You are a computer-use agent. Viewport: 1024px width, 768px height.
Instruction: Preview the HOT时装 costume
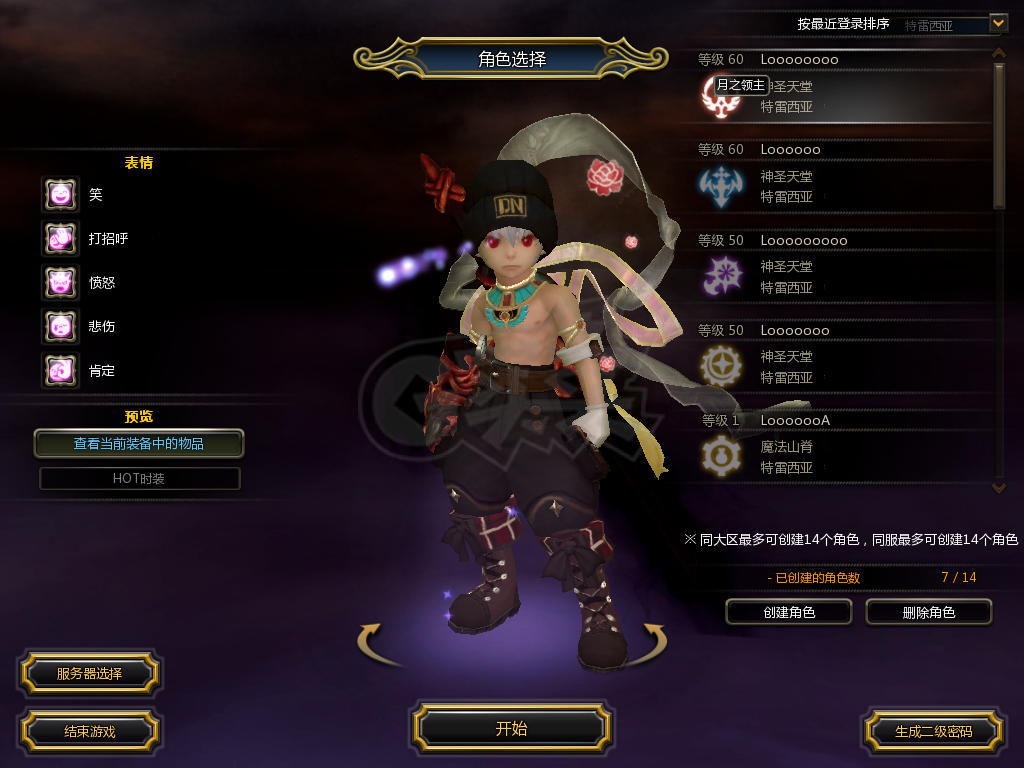(139, 478)
